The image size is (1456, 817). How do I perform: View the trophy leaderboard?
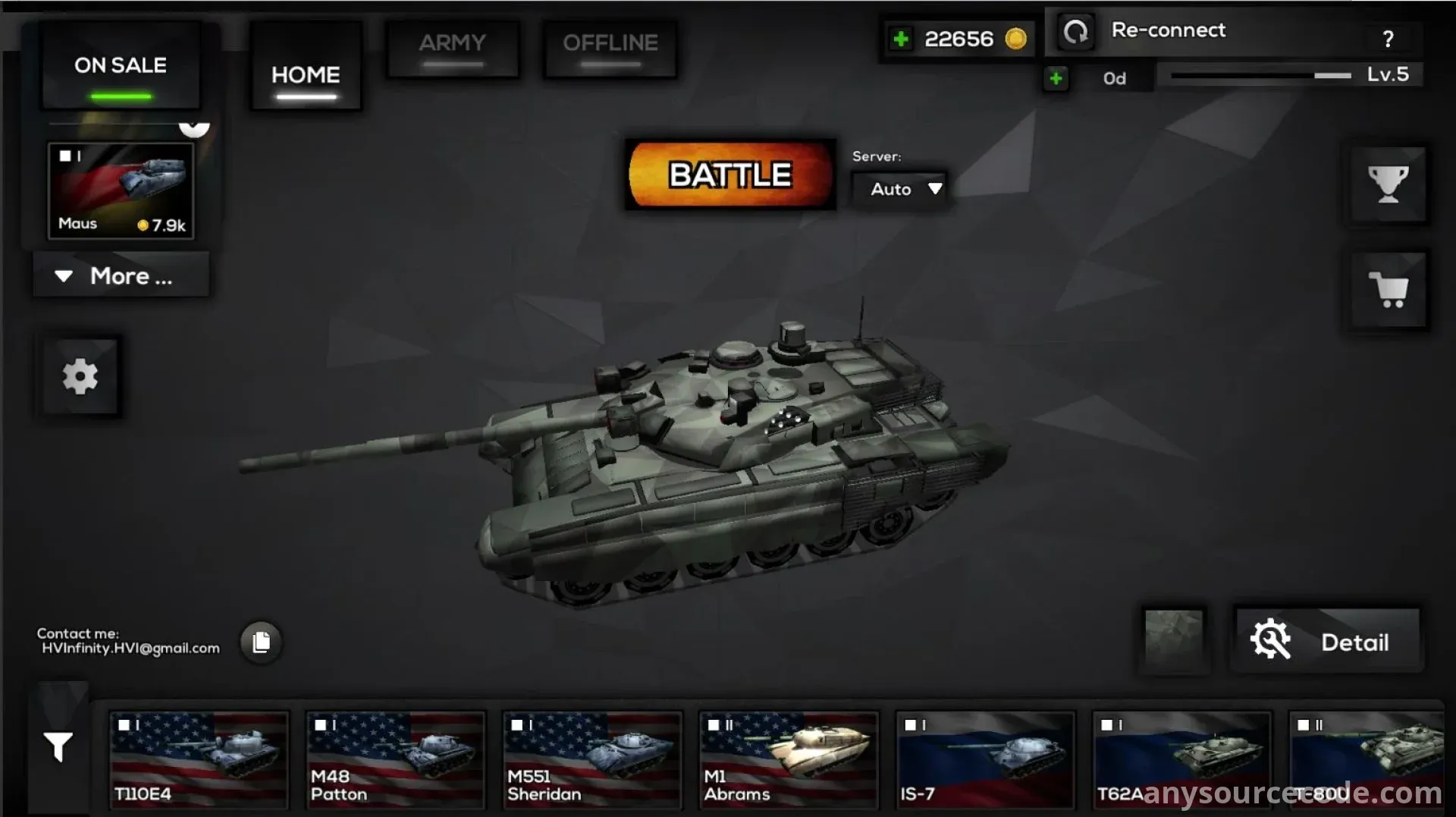pos(1388,184)
